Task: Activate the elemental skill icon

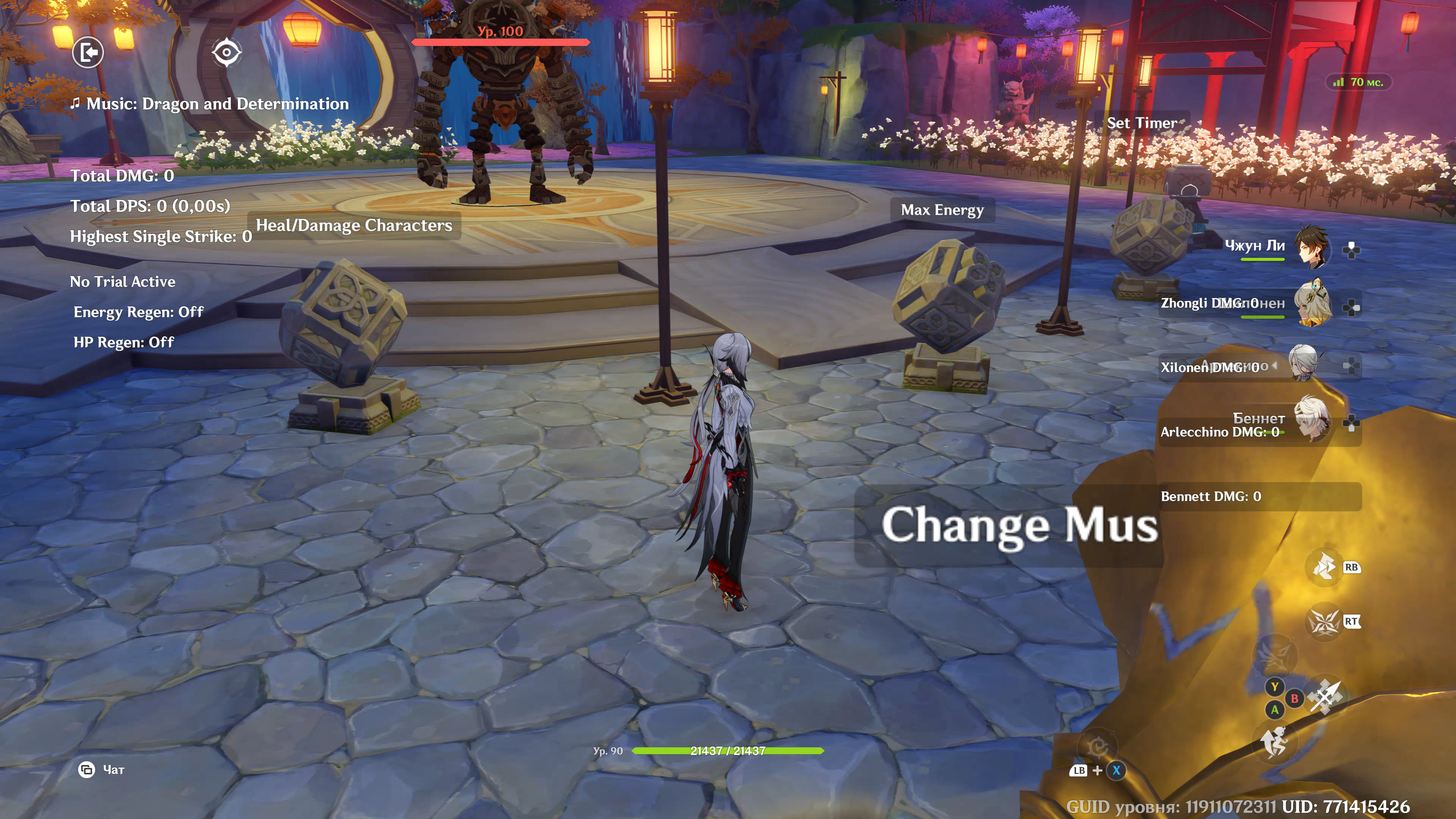Action: click(x=1324, y=567)
